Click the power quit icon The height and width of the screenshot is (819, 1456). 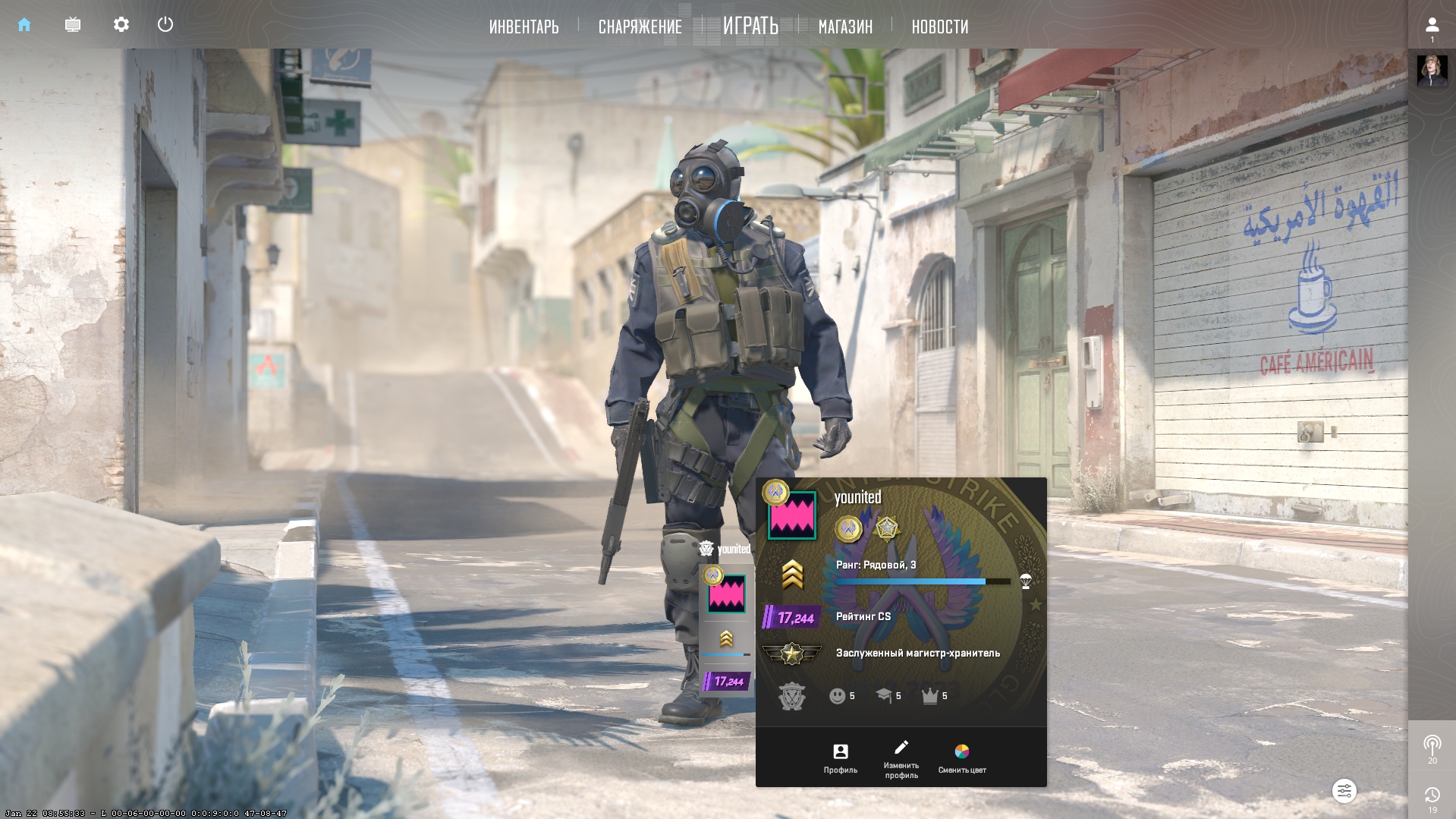[165, 25]
